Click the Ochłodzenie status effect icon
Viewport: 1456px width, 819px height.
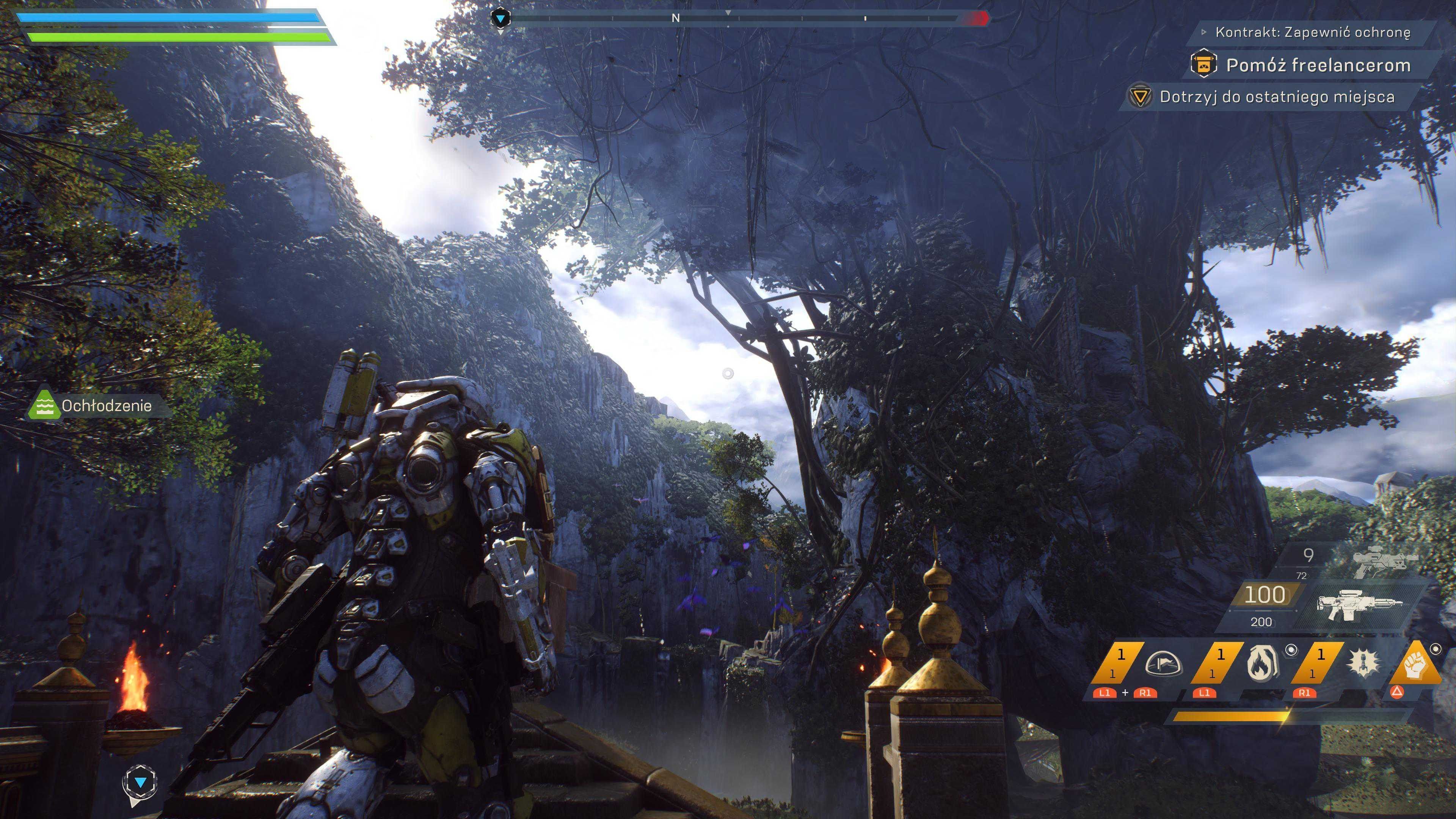[44, 405]
